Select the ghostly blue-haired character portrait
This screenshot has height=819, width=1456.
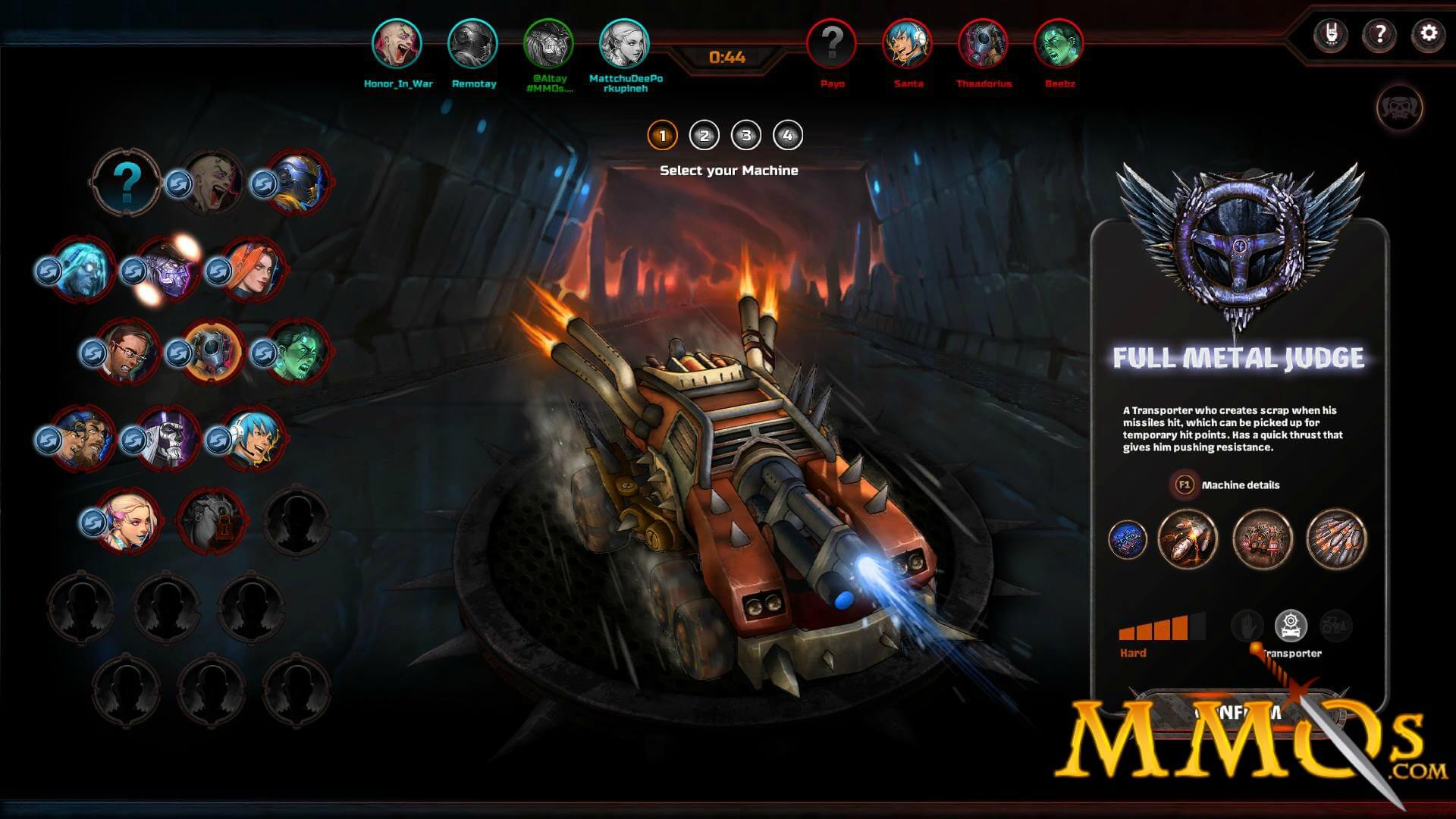tap(82, 269)
